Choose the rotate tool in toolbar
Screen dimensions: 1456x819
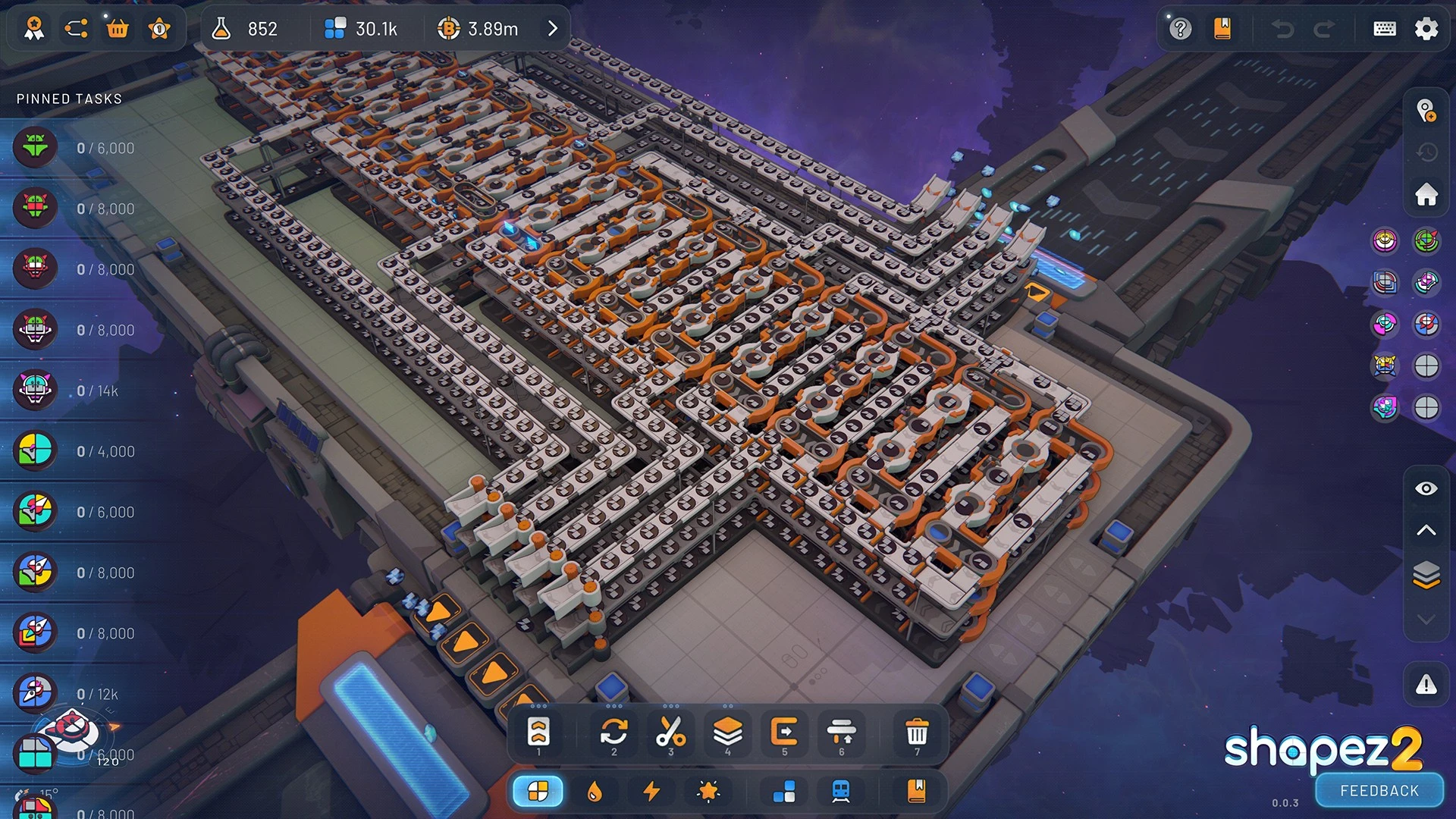click(613, 733)
